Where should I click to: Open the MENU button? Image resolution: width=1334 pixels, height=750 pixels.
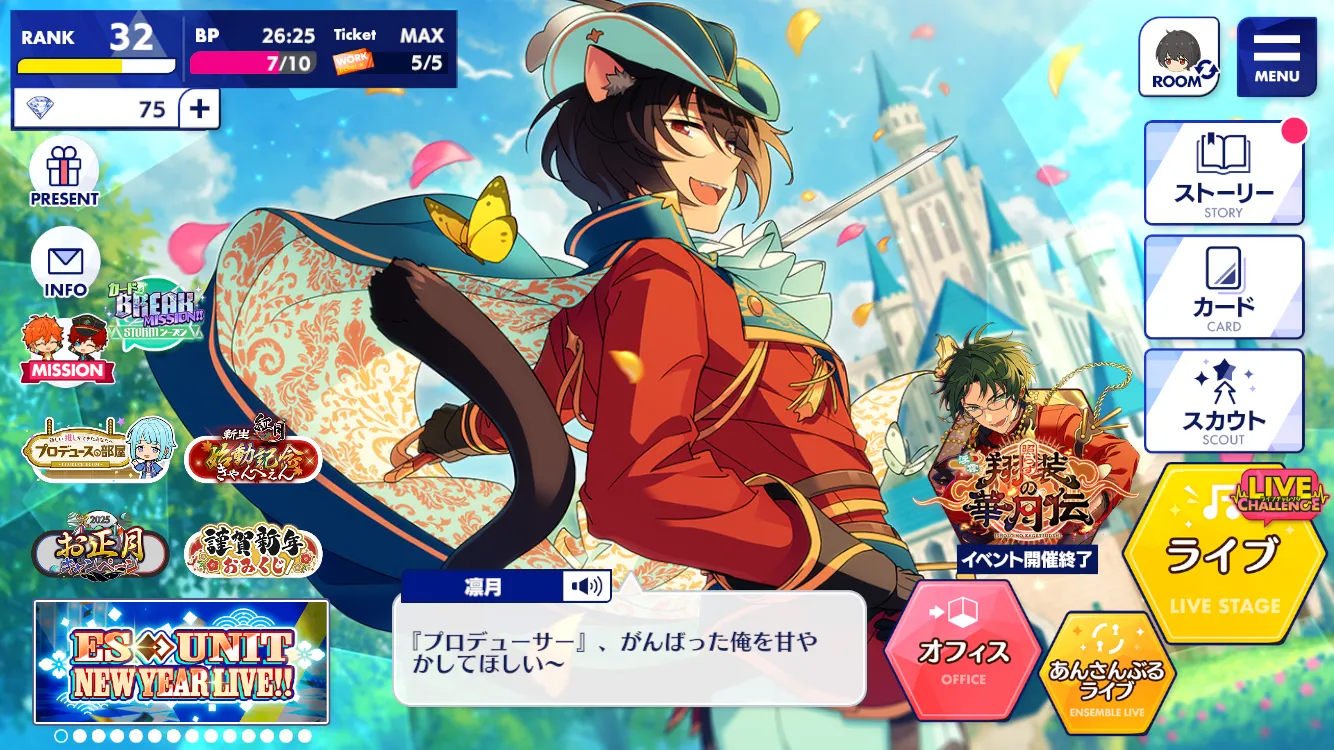[x=1276, y=57]
